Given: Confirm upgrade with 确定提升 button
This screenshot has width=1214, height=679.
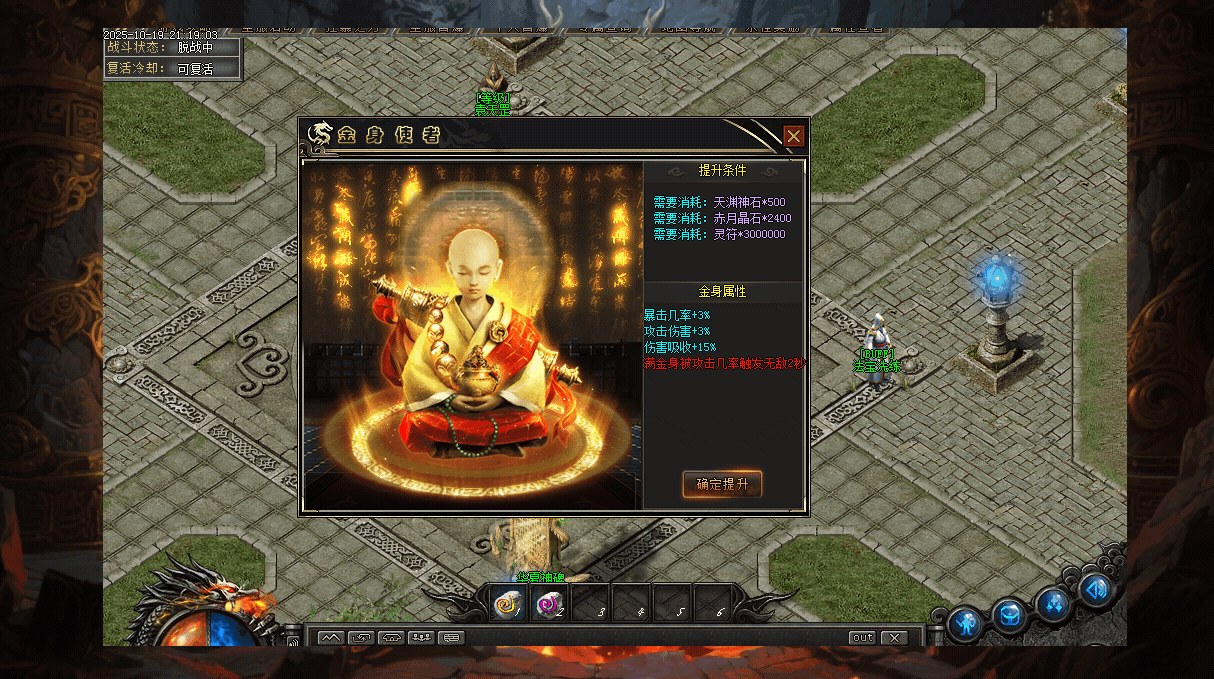Looking at the screenshot, I should pyautogui.click(x=722, y=484).
